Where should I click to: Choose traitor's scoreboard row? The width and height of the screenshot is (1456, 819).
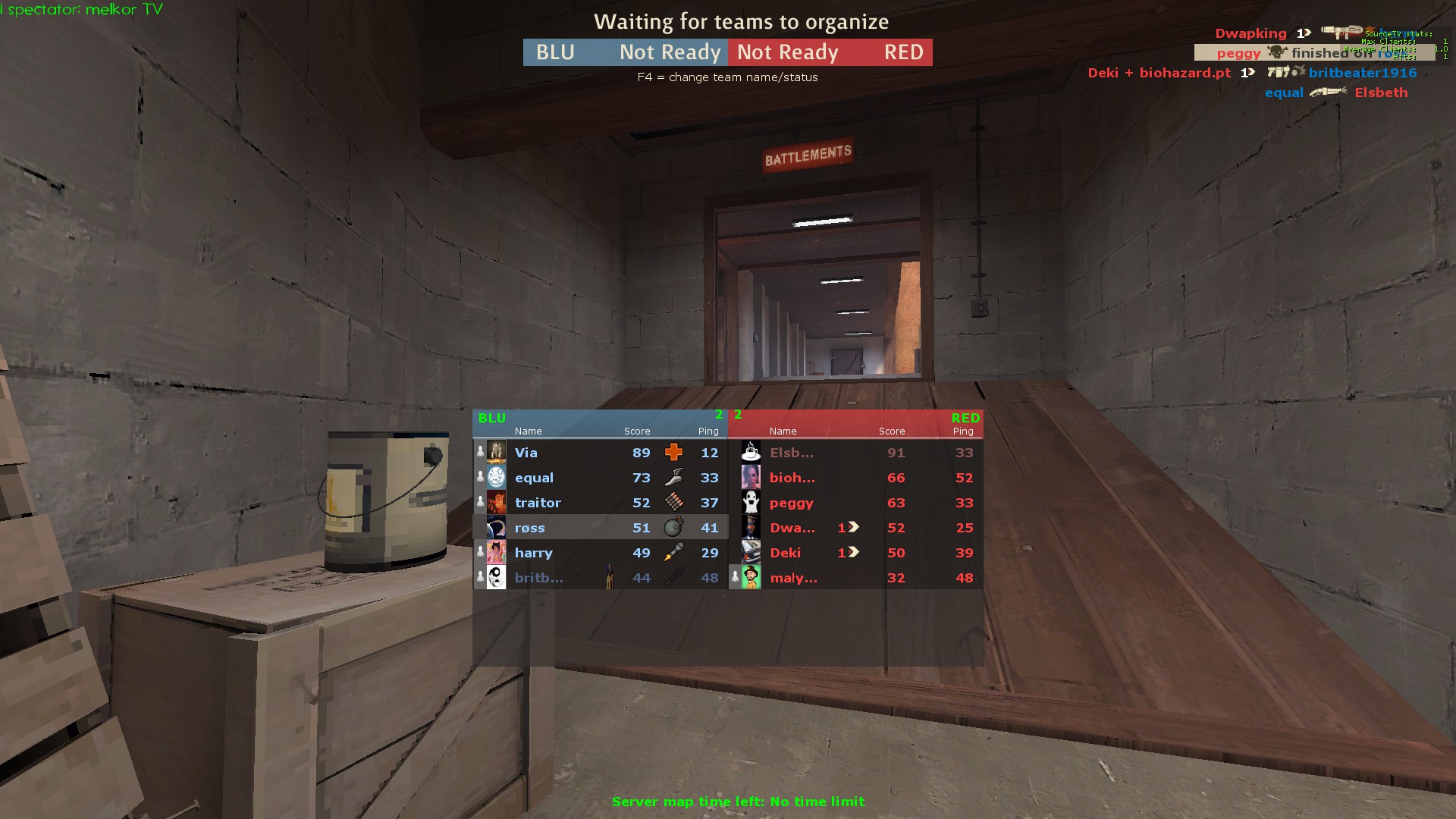601,503
